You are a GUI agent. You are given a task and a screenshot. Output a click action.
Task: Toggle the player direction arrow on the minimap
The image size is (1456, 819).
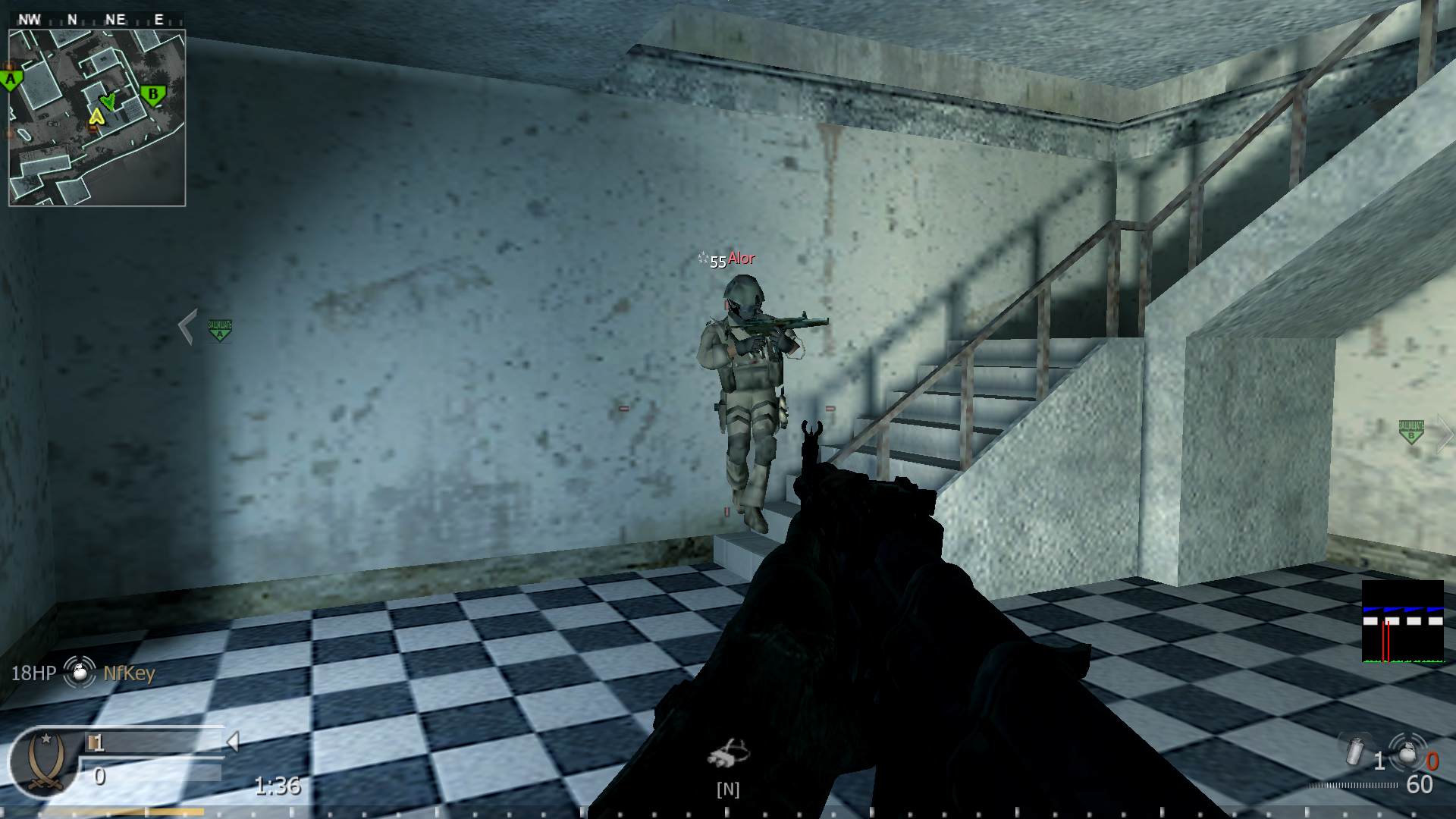[x=108, y=100]
